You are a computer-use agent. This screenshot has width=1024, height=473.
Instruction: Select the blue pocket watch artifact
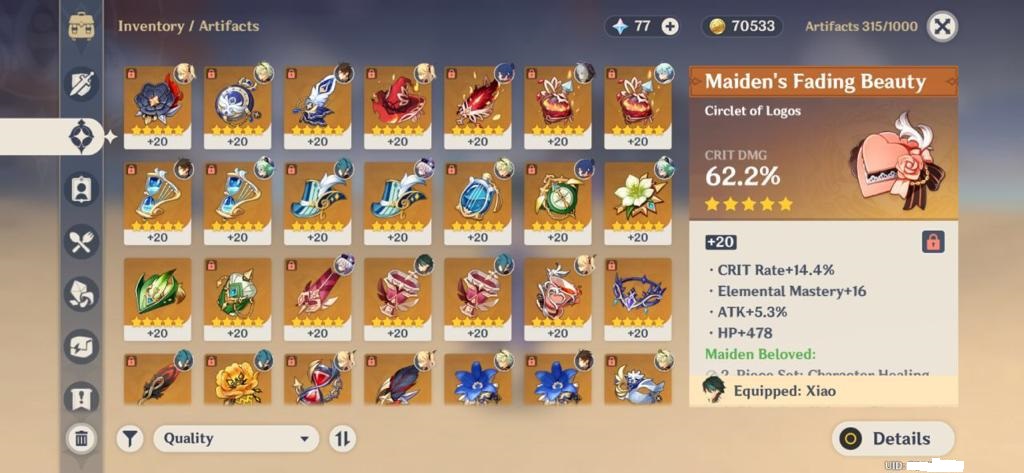237,107
